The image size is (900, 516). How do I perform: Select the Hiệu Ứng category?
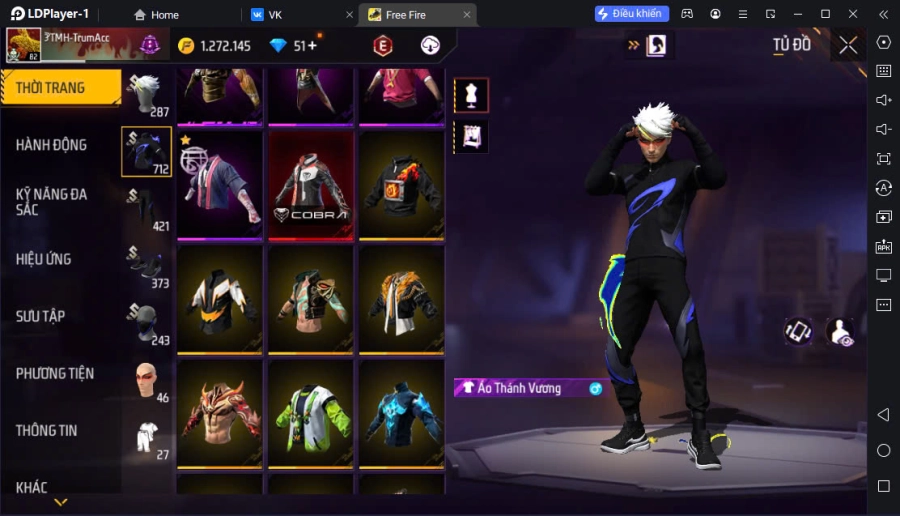tap(60, 259)
